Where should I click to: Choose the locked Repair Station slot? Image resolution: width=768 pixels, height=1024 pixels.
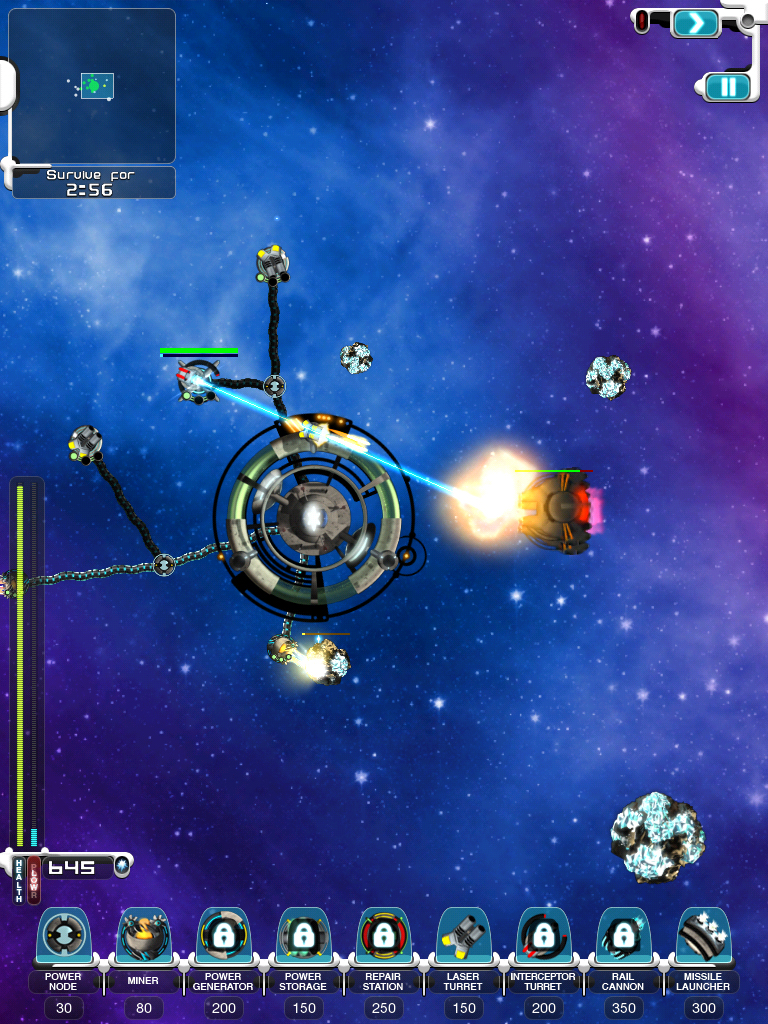tap(383, 938)
